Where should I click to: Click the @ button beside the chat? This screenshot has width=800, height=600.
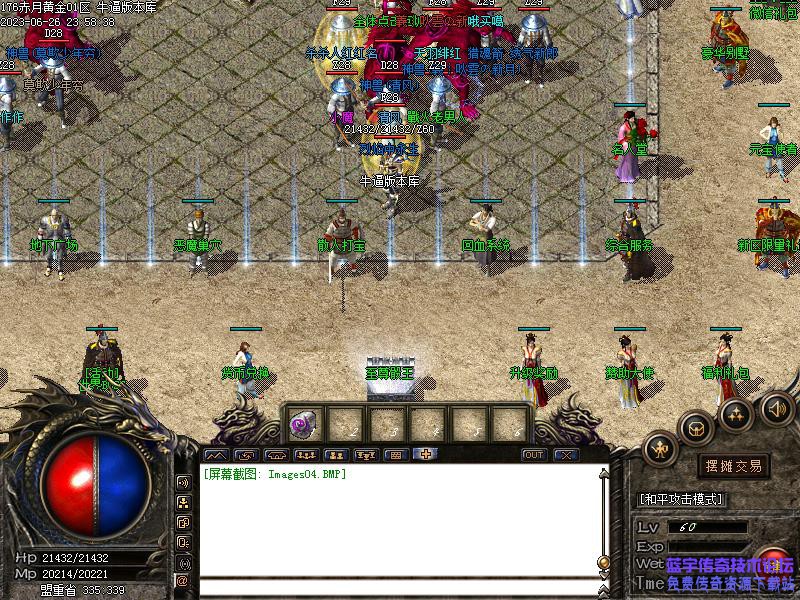pyautogui.click(x=183, y=580)
